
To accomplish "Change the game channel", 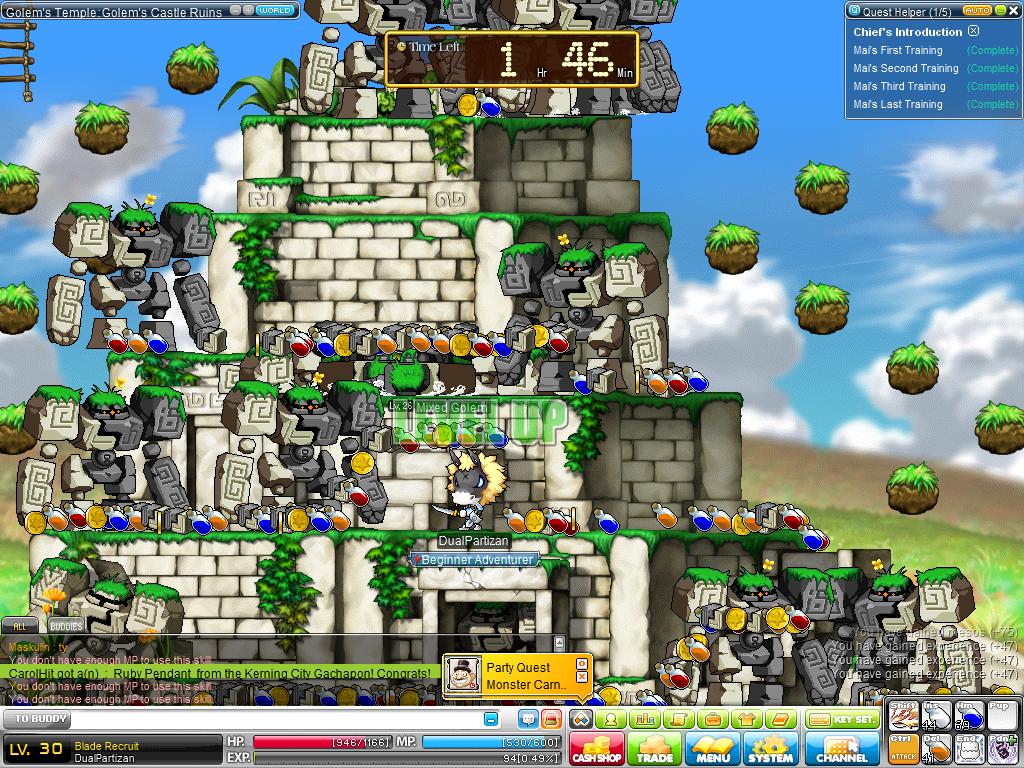I will click(x=842, y=749).
